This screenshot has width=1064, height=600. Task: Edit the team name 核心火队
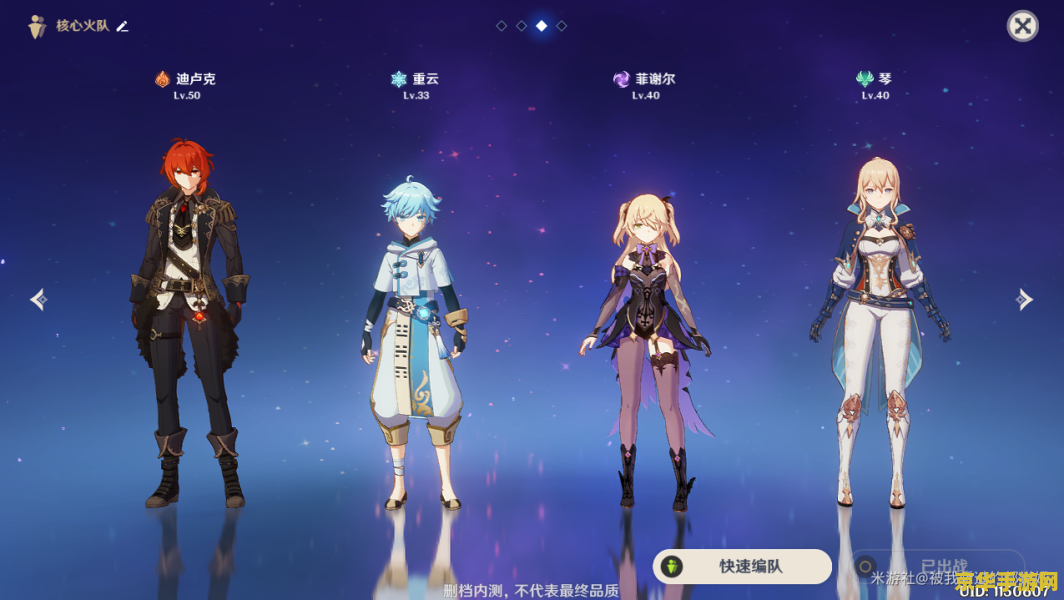[123, 26]
